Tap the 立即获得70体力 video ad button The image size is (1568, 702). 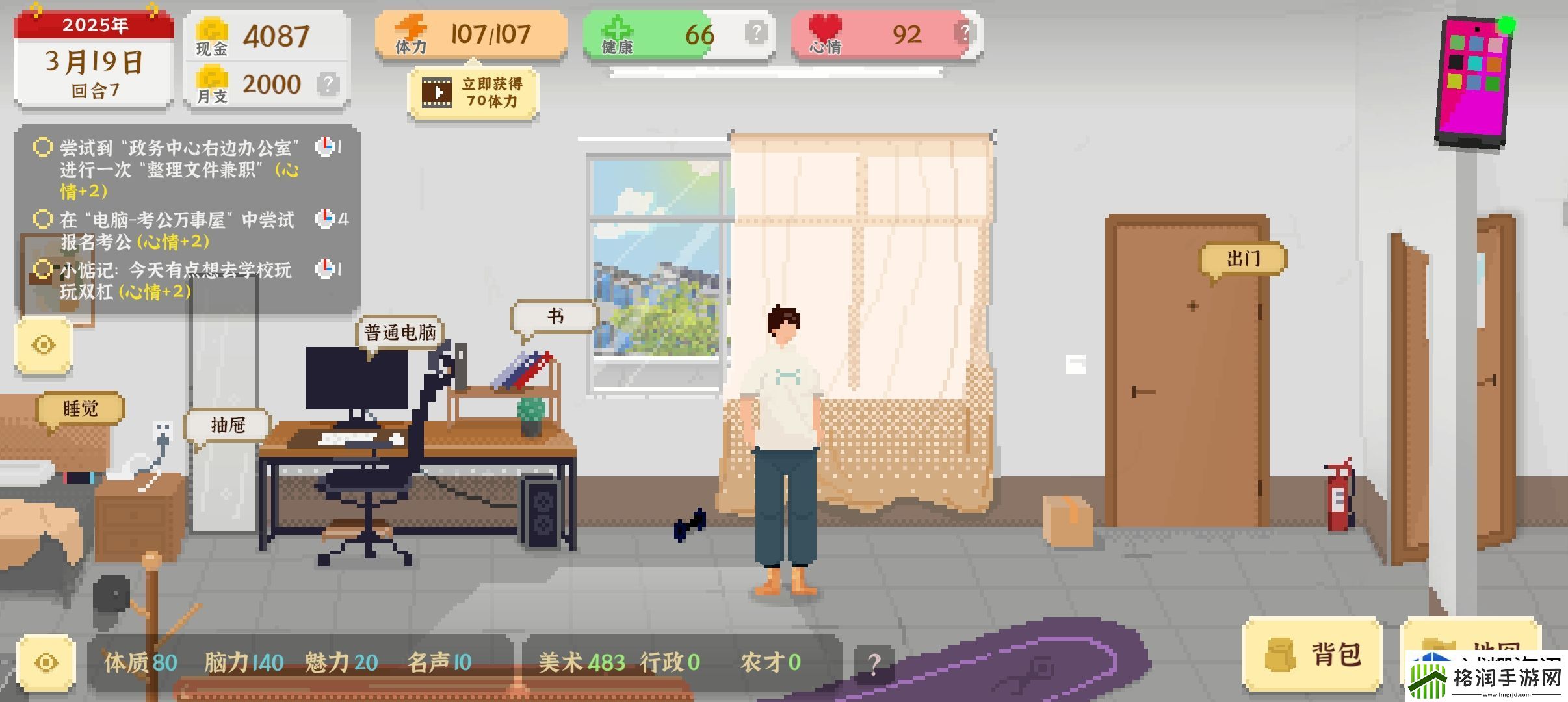click(x=473, y=93)
